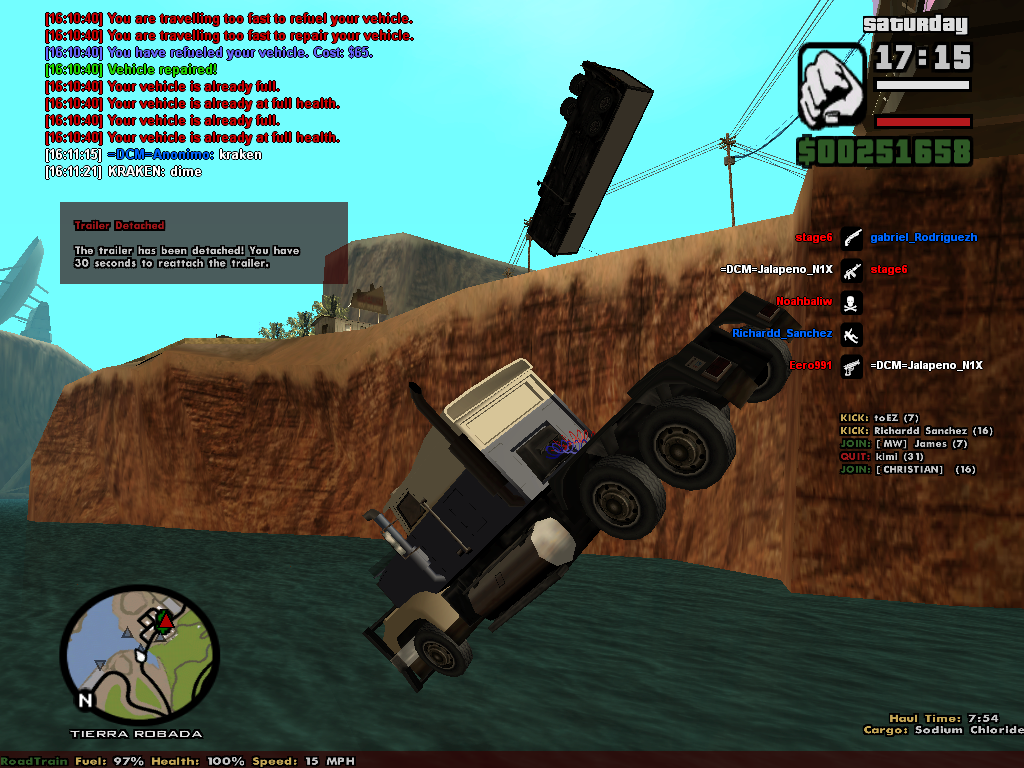Screen dimensions: 1024x768
Task: Select the JOIN: [MW] James log entry
Action: point(903,444)
